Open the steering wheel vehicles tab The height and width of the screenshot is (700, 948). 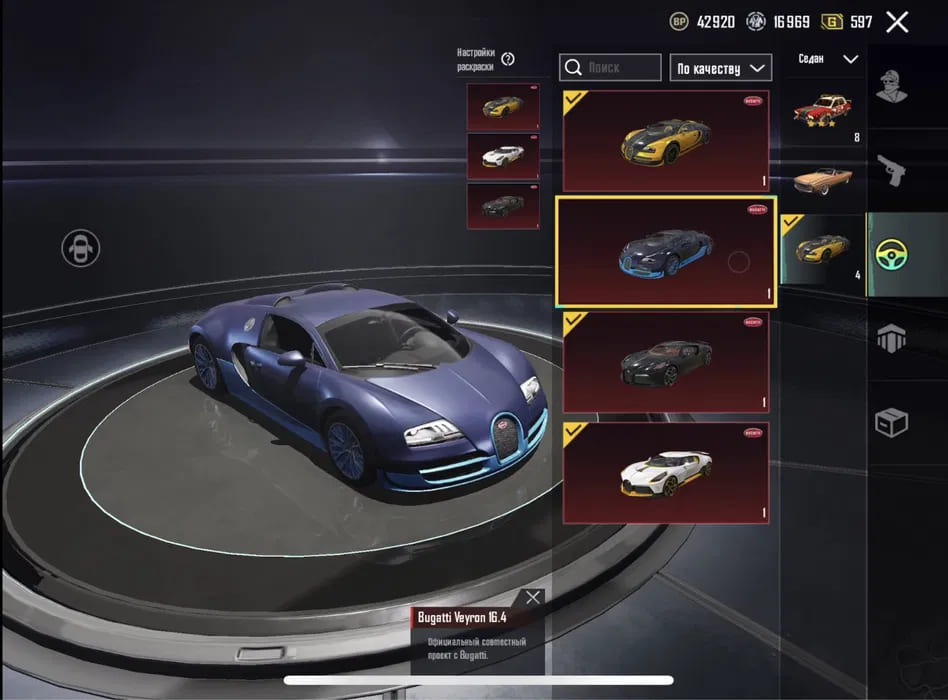(x=891, y=255)
